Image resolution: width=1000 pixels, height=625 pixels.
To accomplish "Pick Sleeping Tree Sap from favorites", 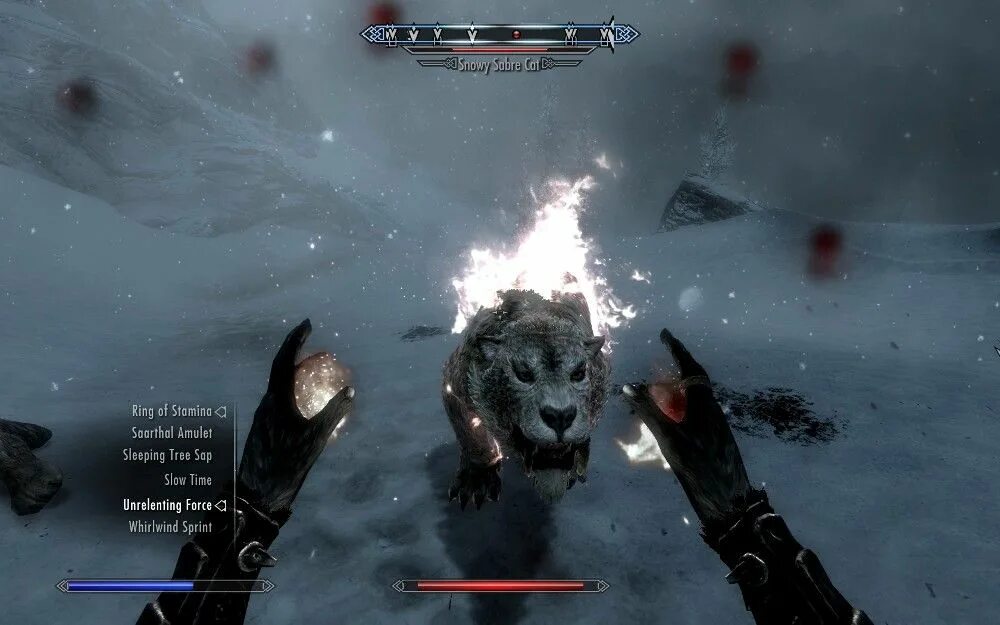I will tap(167, 456).
